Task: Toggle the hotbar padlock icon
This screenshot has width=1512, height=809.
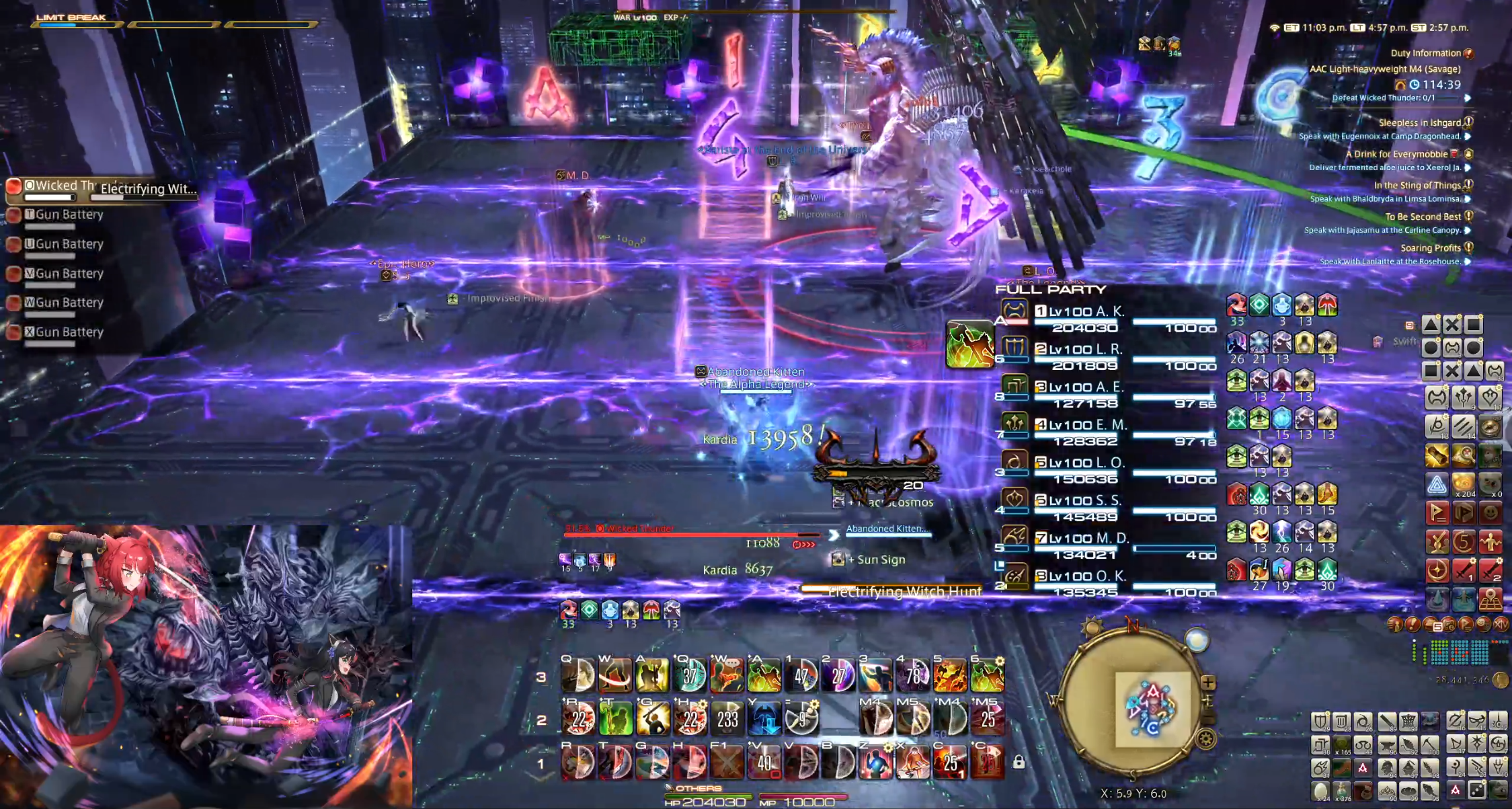Action: [x=1019, y=762]
